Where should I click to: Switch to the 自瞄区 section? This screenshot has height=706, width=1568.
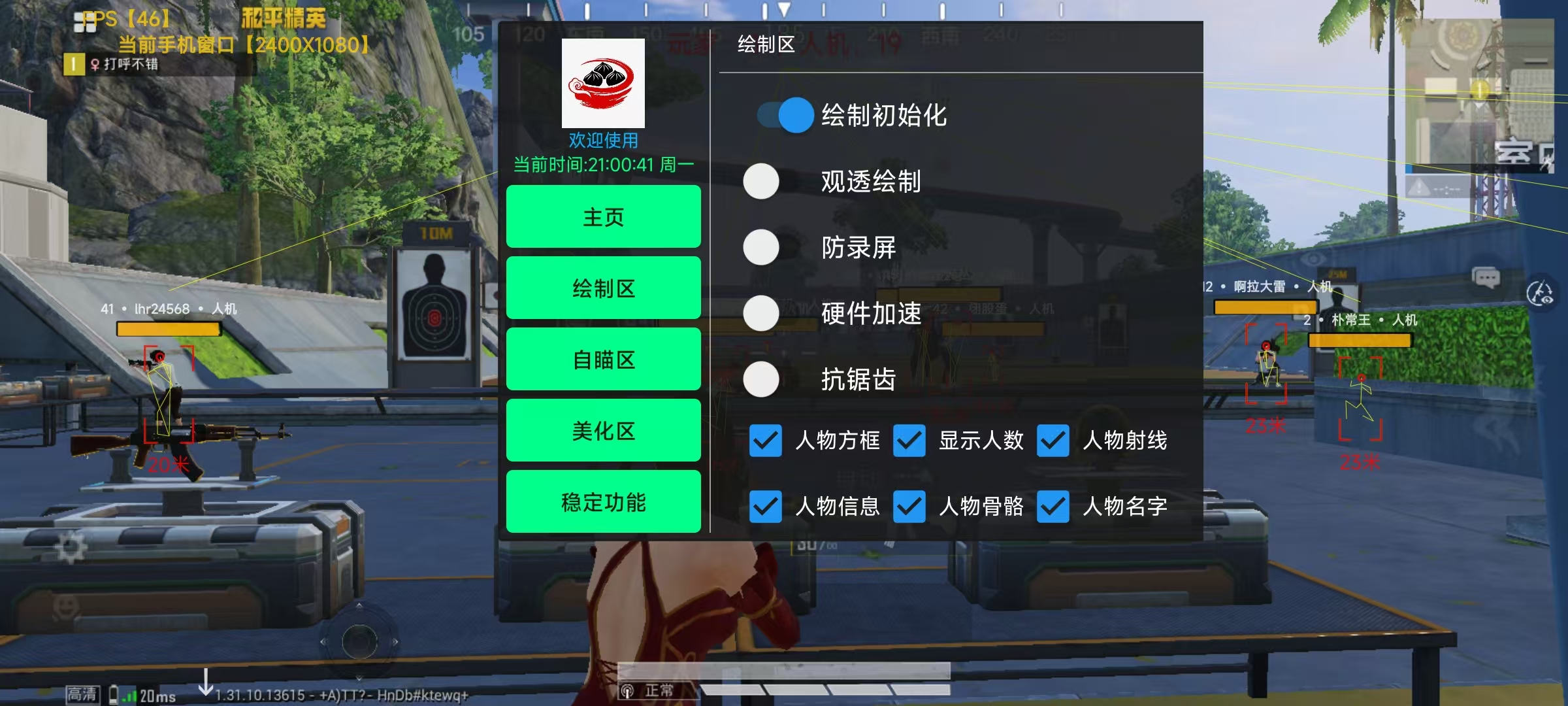(602, 359)
